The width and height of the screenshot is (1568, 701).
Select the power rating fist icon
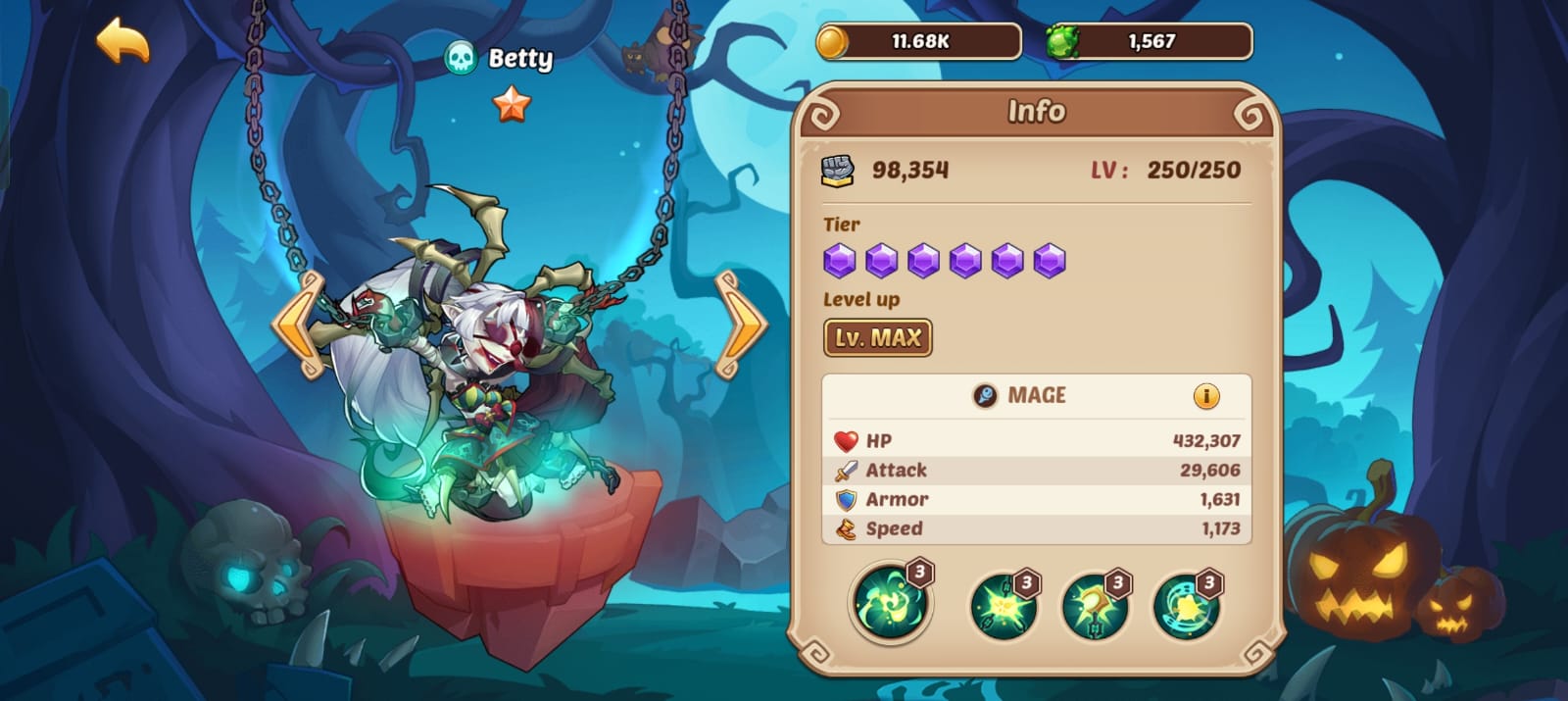tap(838, 171)
